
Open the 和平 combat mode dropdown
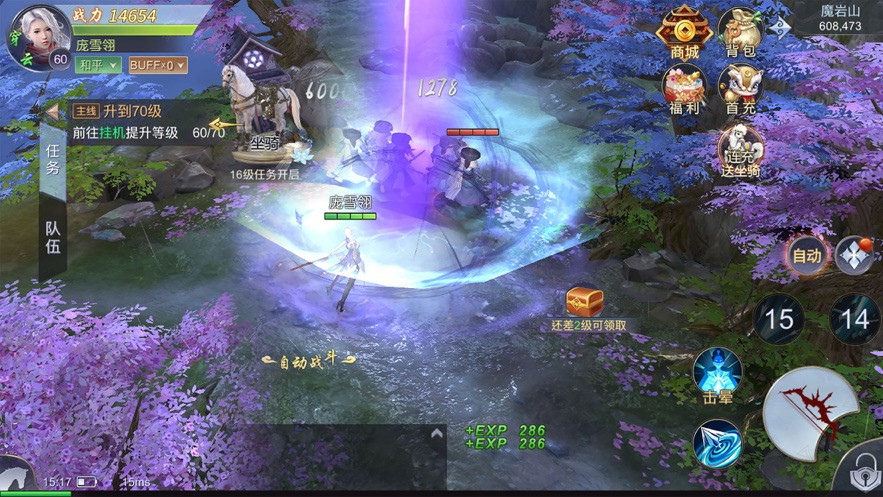point(98,65)
